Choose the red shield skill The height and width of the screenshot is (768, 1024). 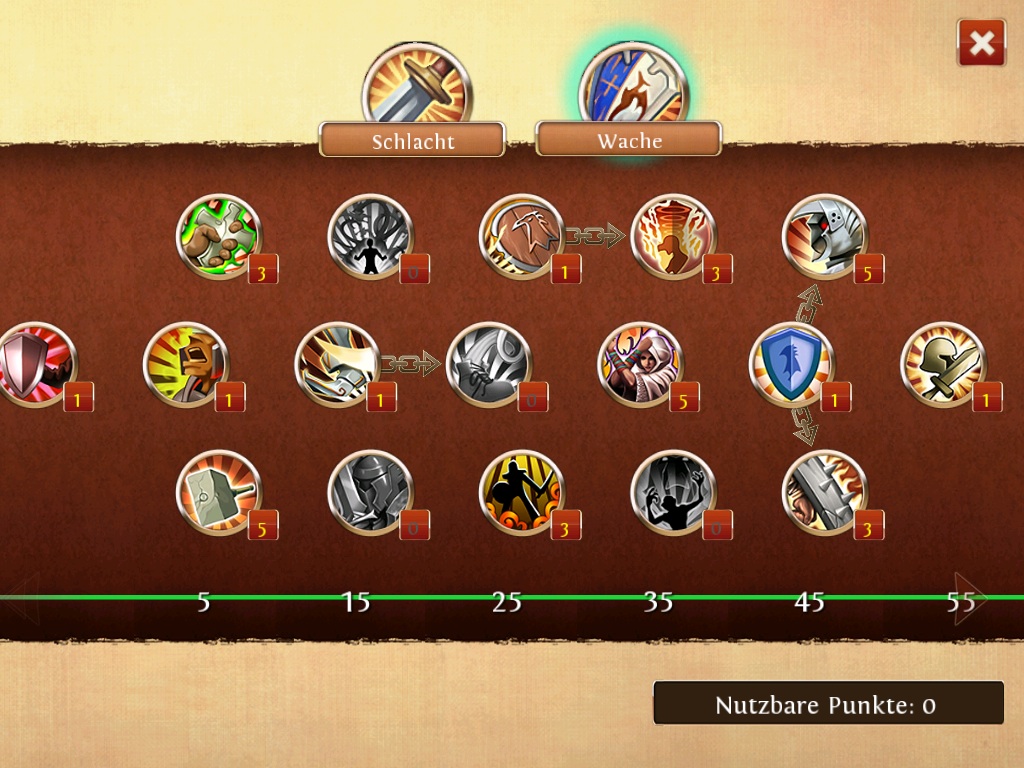[x=36, y=364]
